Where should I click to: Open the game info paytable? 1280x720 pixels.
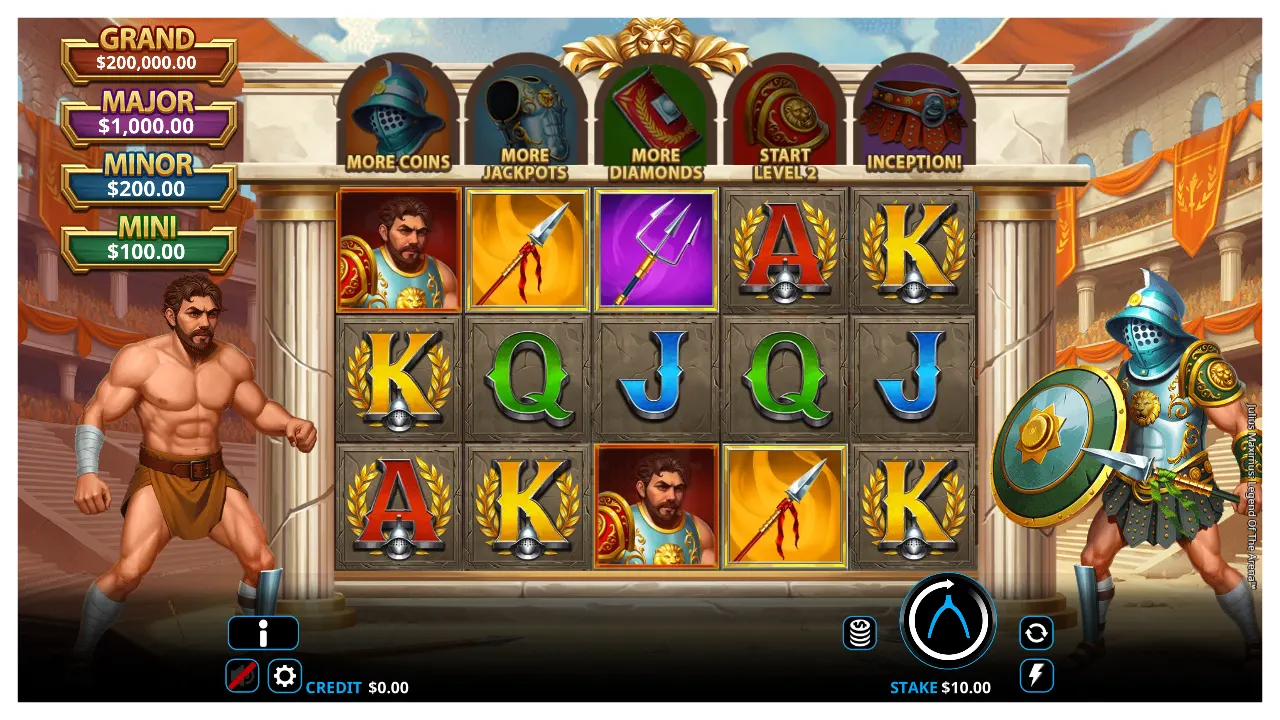263,633
